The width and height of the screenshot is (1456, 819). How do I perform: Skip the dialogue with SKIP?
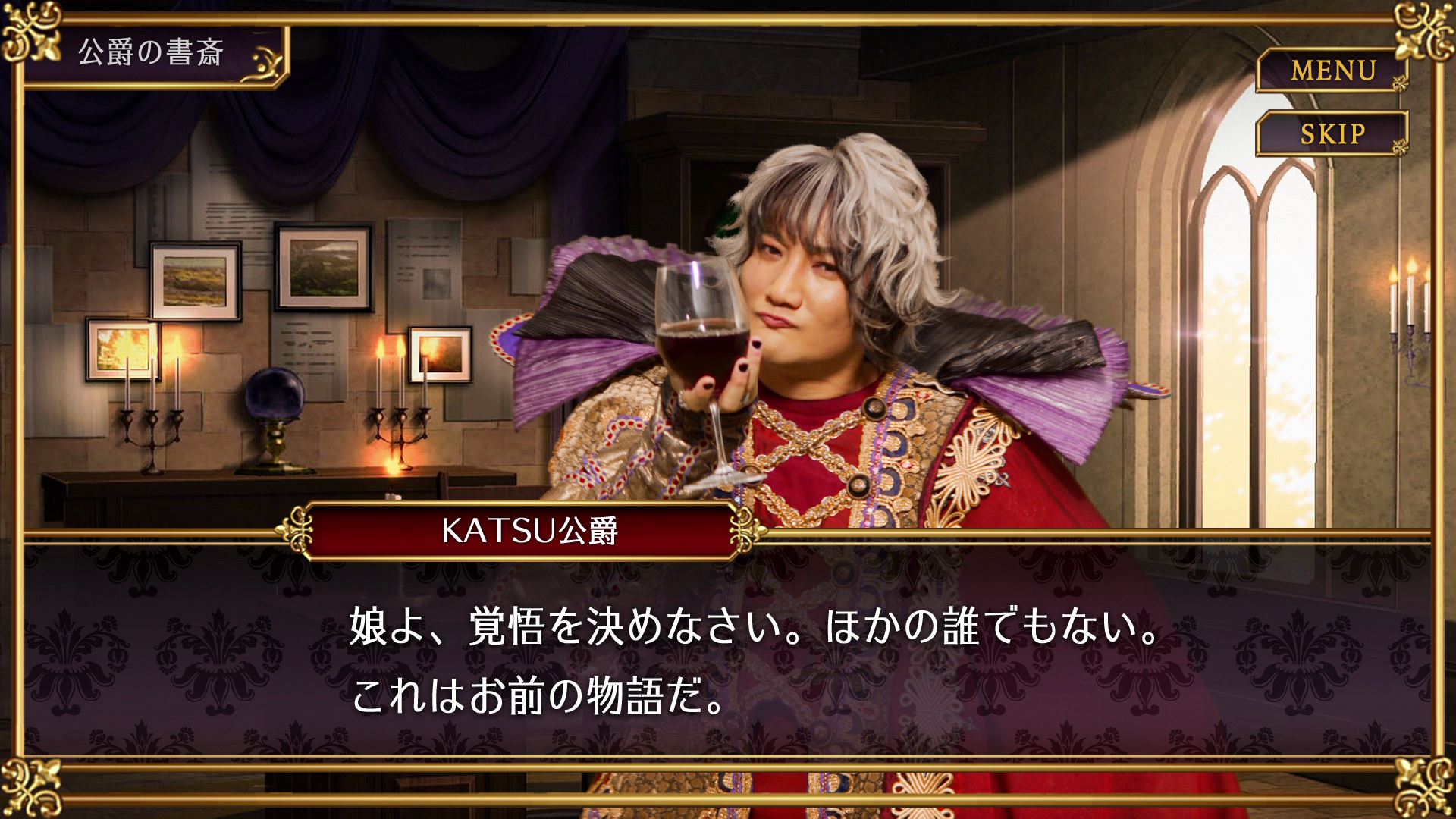click(x=1332, y=134)
